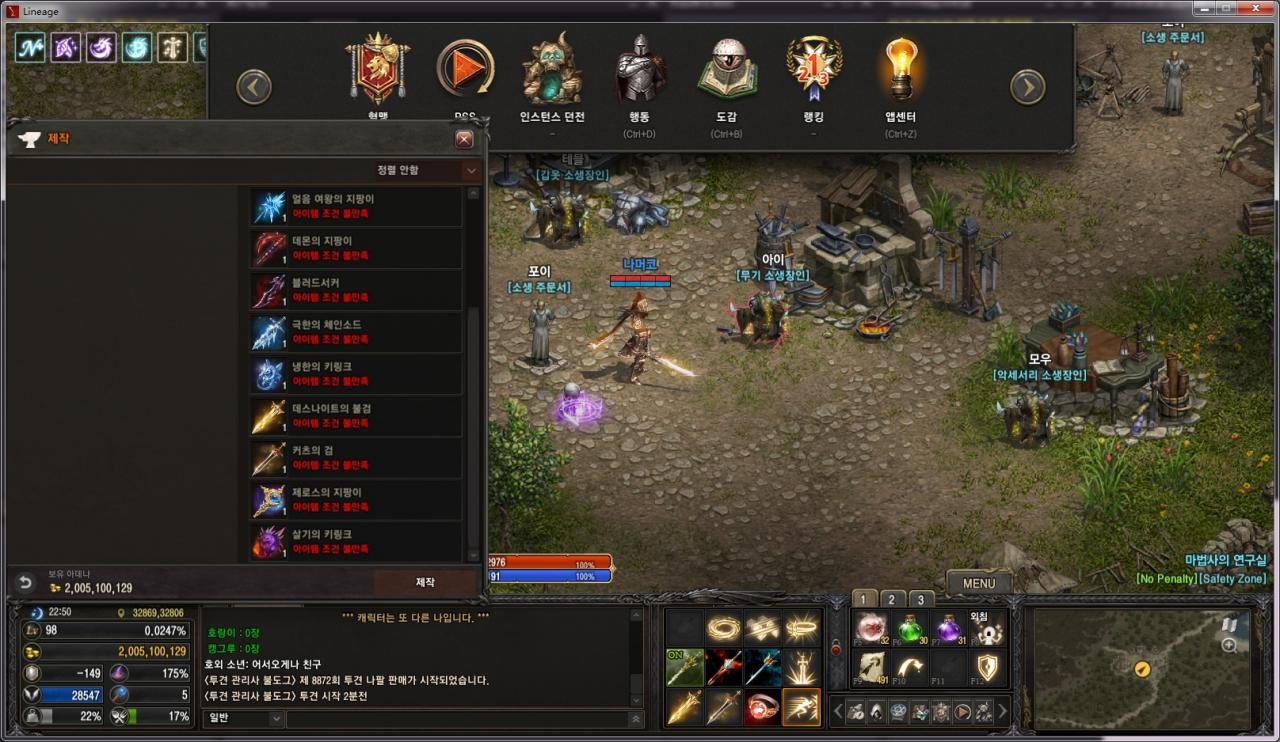Image resolution: width=1280 pixels, height=742 pixels.
Task: Click the 행동 helmet icon
Action: point(639,66)
